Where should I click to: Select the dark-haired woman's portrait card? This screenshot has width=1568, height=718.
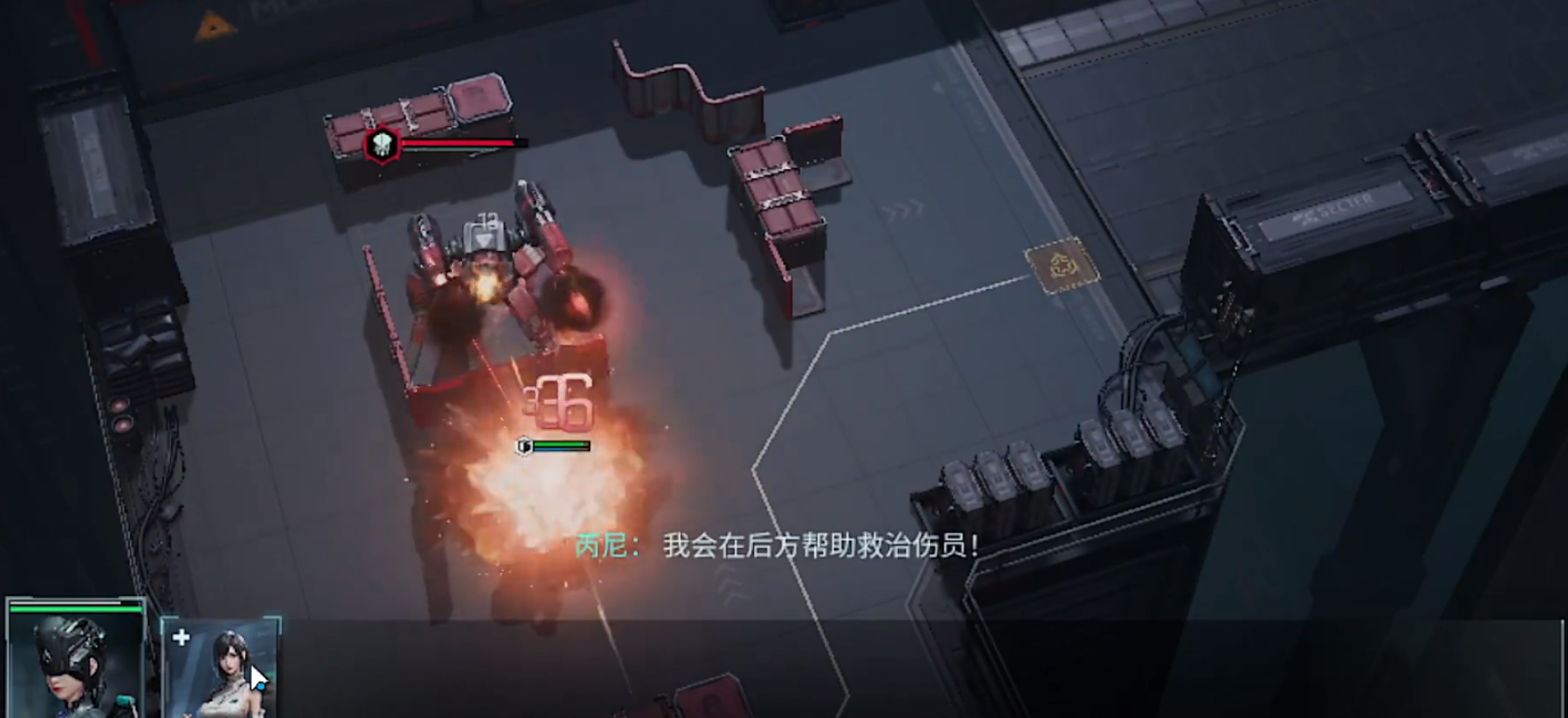coord(232,664)
